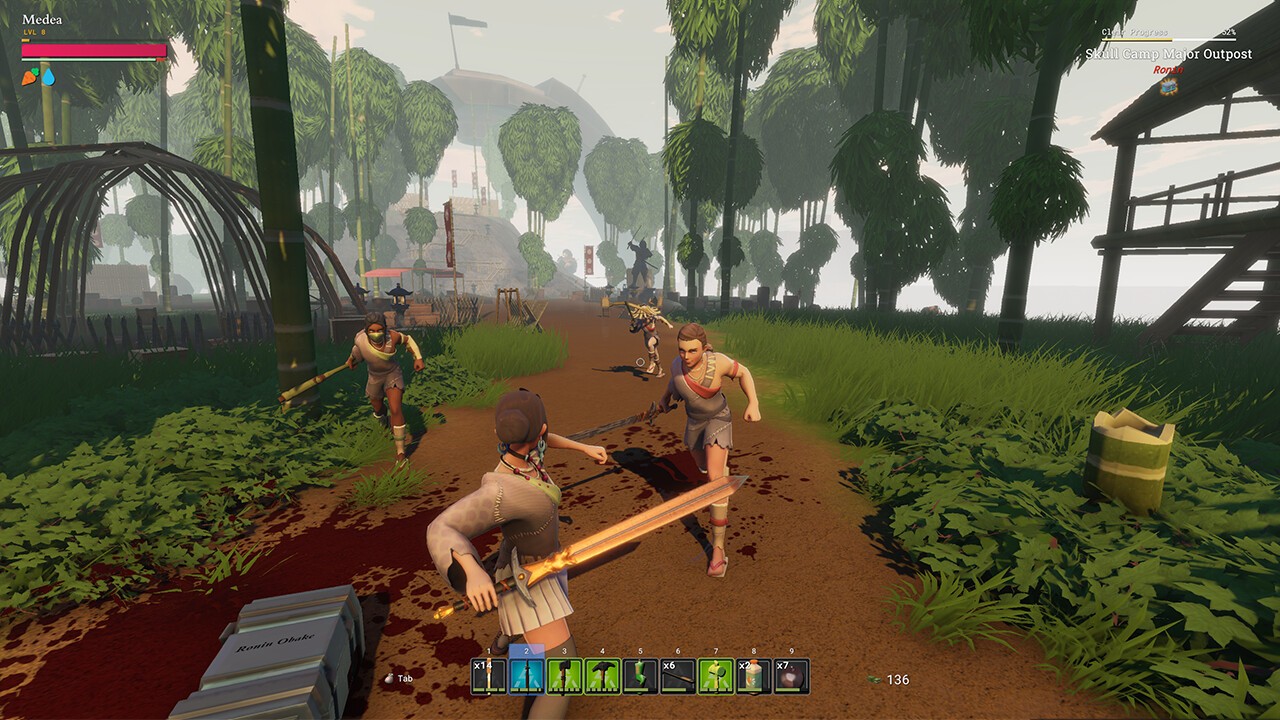Equip the pickaxe in hotbar slot 4
Viewport: 1280px width, 720px height.
pyautogui.click(x=602, y=677)
